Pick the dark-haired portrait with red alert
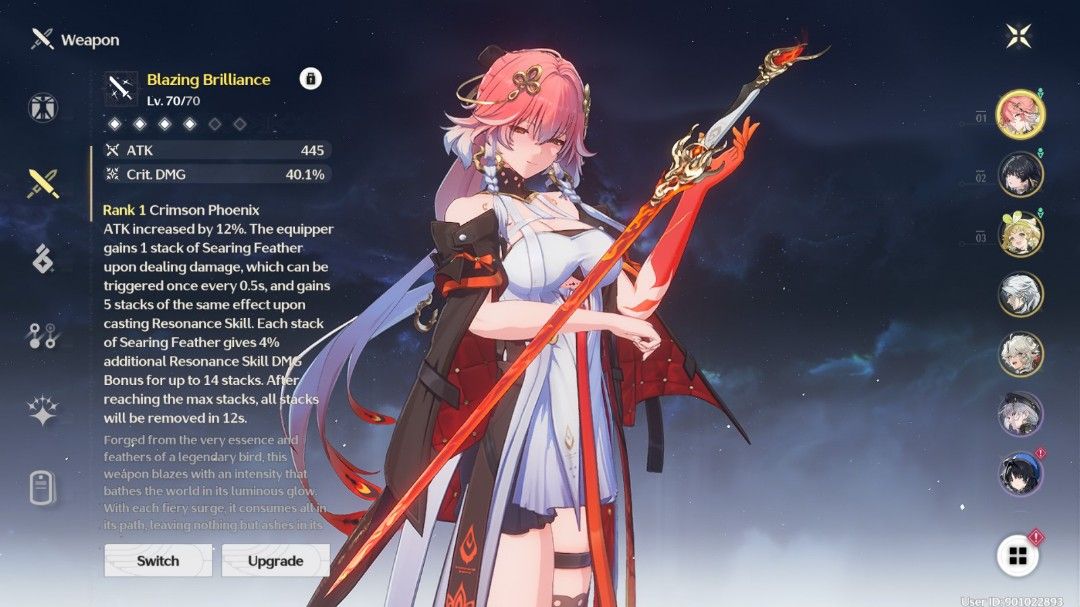Screen dimensions: 1080x607 (1020, 474)
